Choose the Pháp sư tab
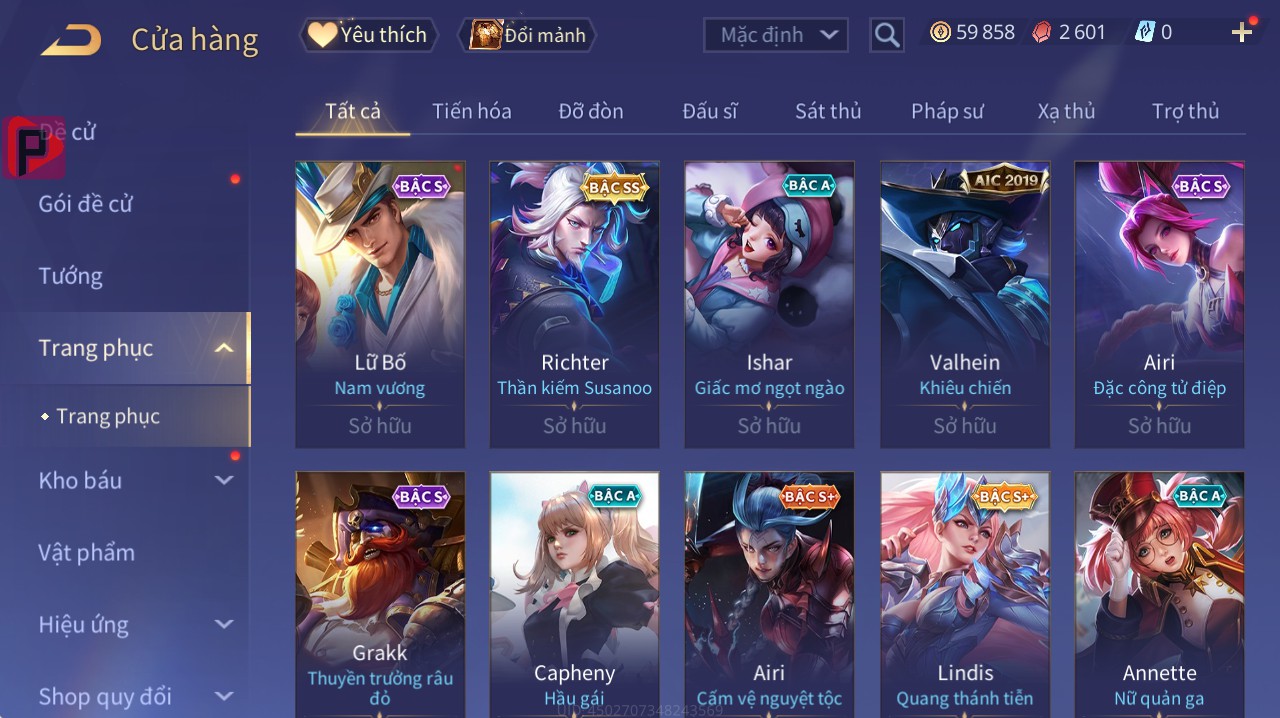The height and width of the screenshot is (718, 1280). pyautogui.click(x=947, y=111)
